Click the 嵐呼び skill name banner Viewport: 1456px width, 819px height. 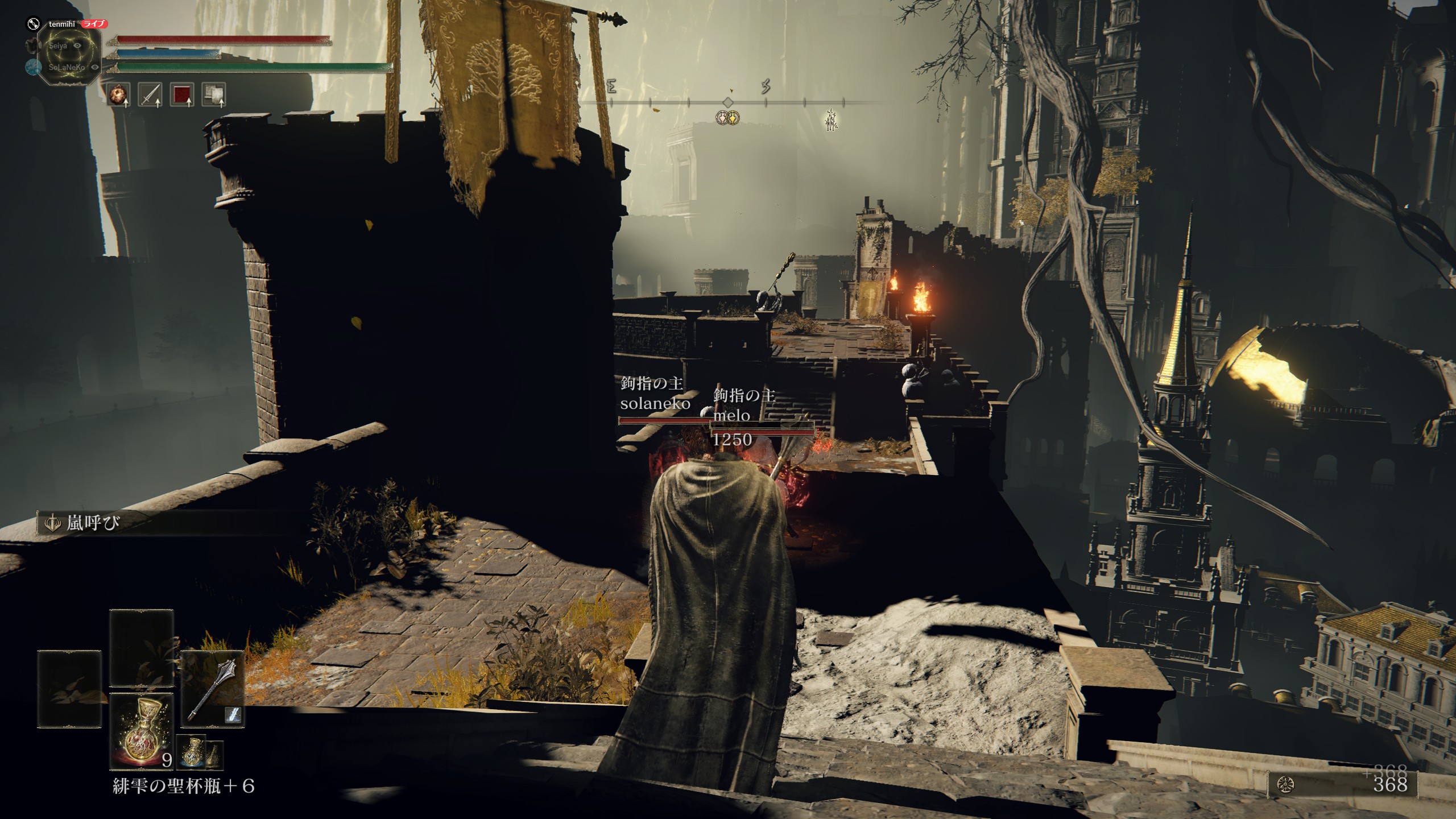tap(93, 523)
